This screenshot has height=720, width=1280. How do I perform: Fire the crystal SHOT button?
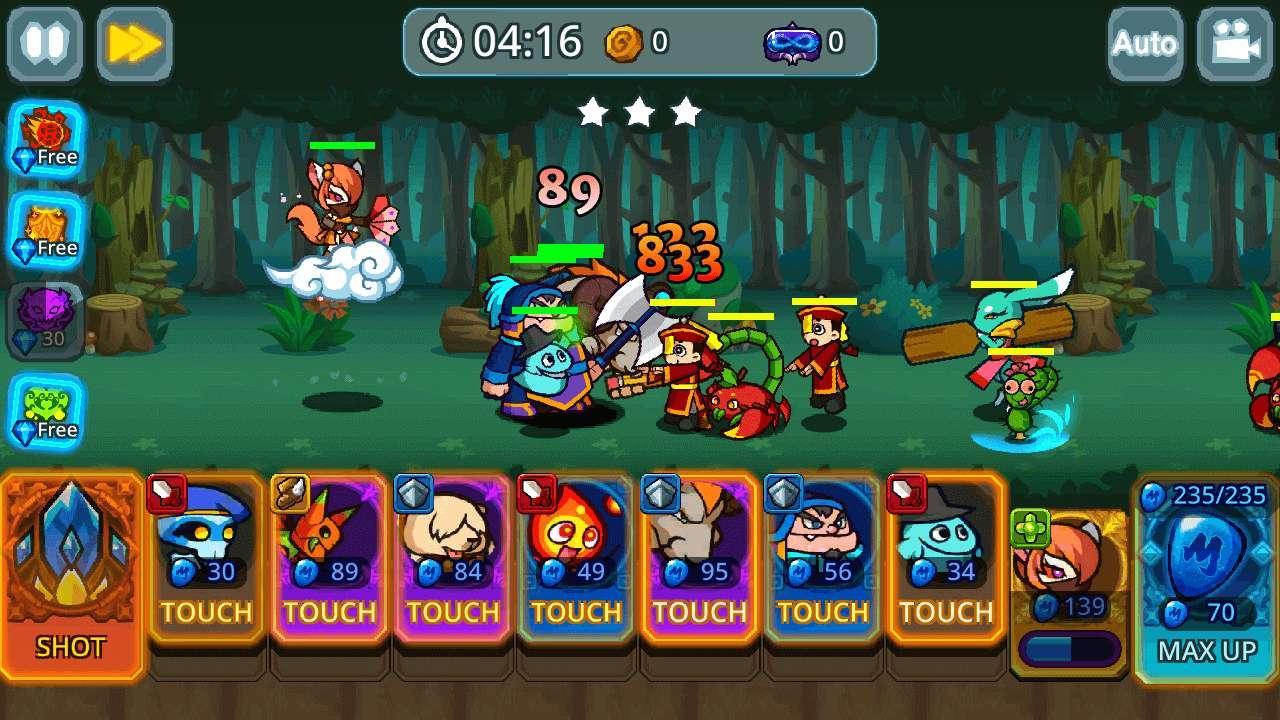71,575
